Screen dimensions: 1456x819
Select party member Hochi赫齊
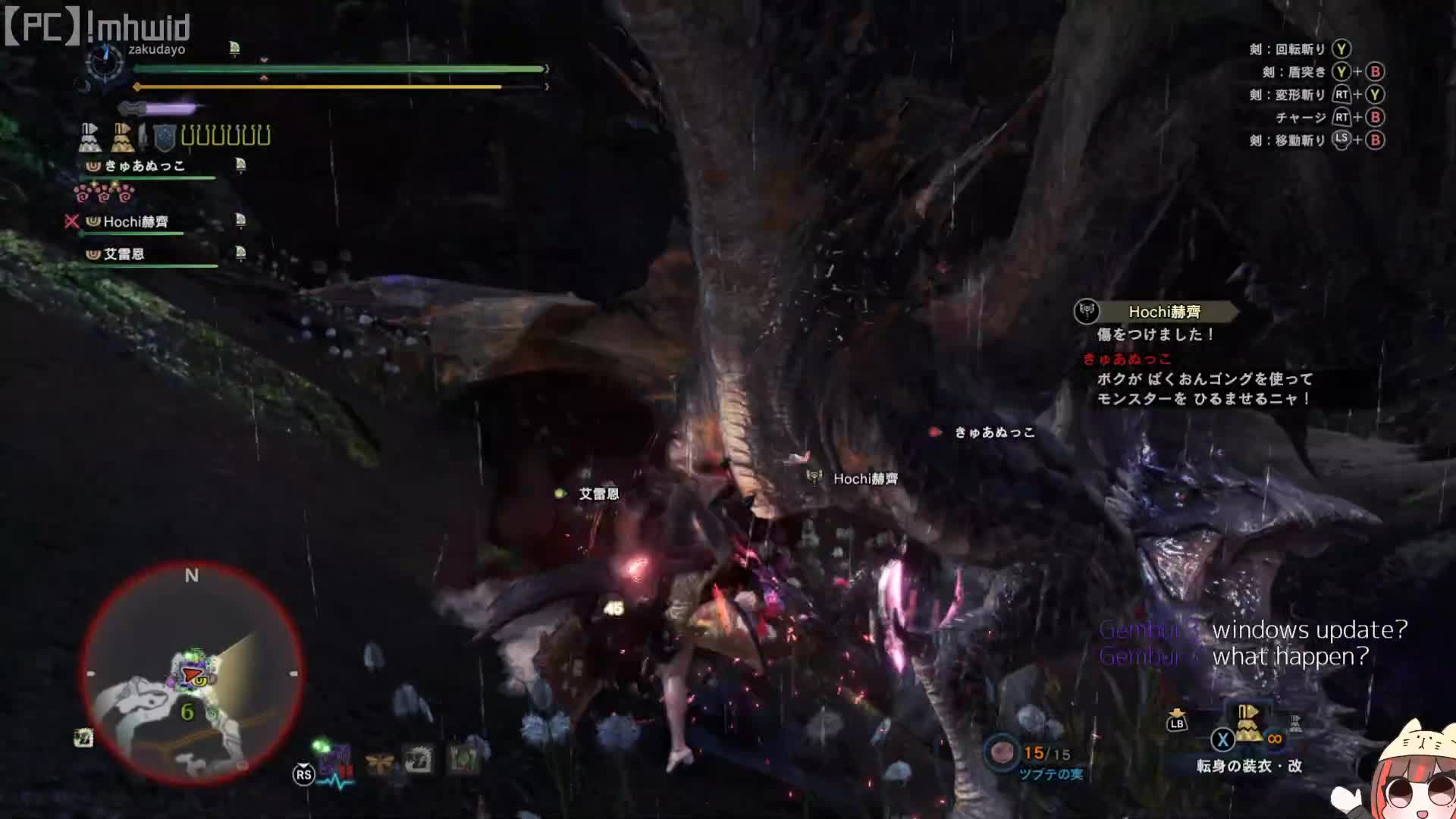click(136, 221)
